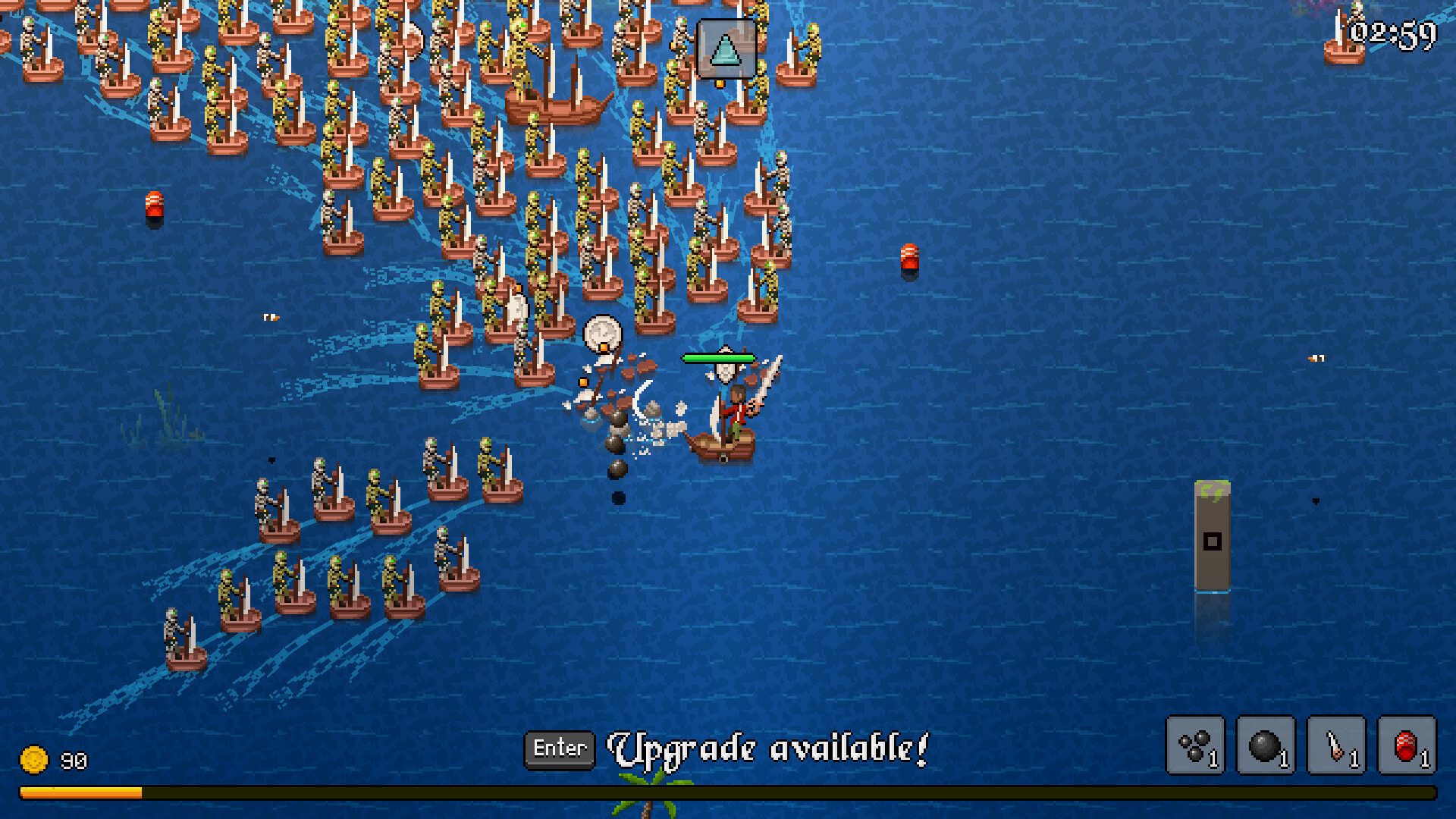Click the Upgrade available text
This screenshot has height=819, width=1456.
pos(768,749)
